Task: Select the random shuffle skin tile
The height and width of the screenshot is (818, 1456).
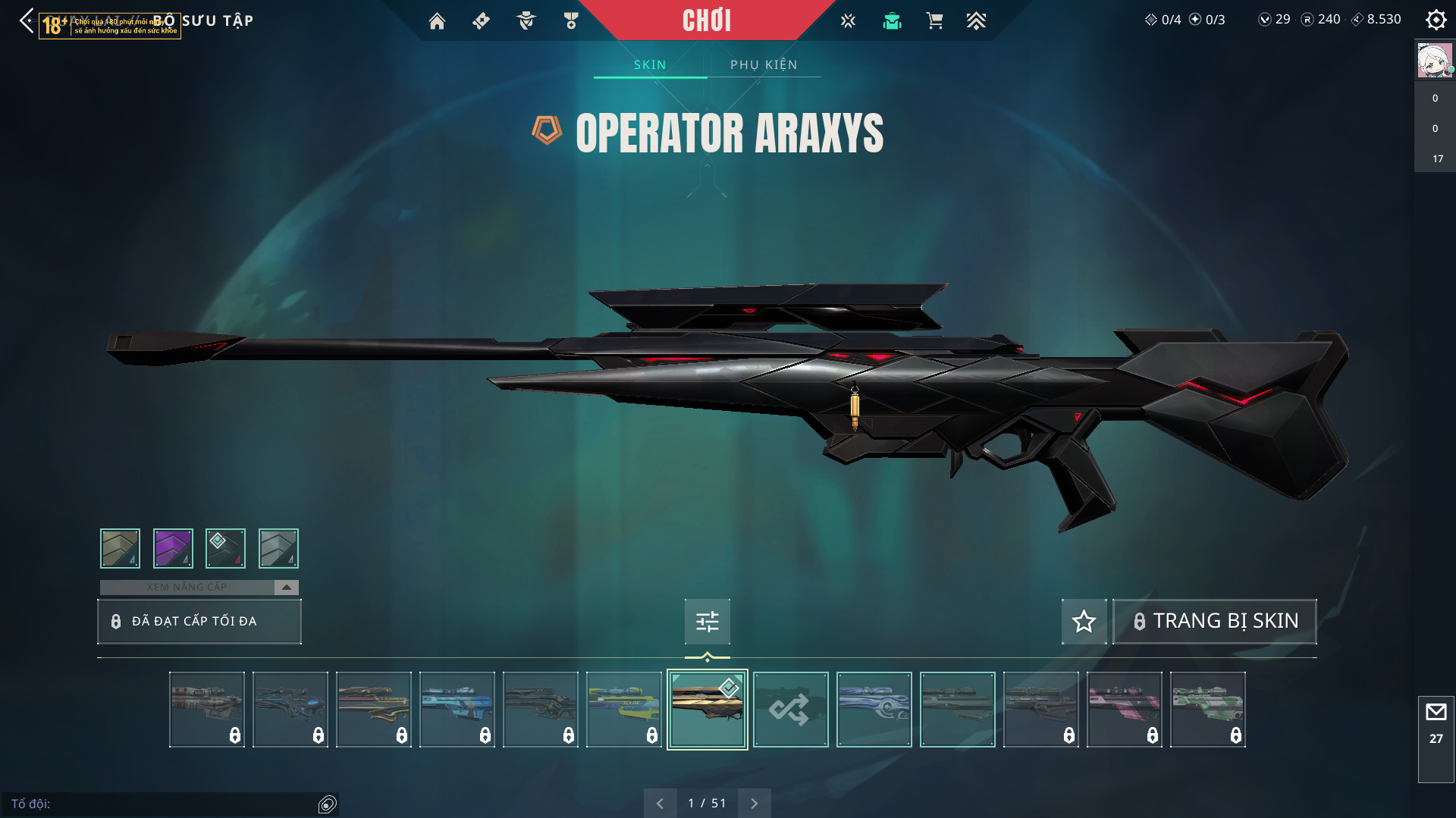Action: tap(790, 710)
